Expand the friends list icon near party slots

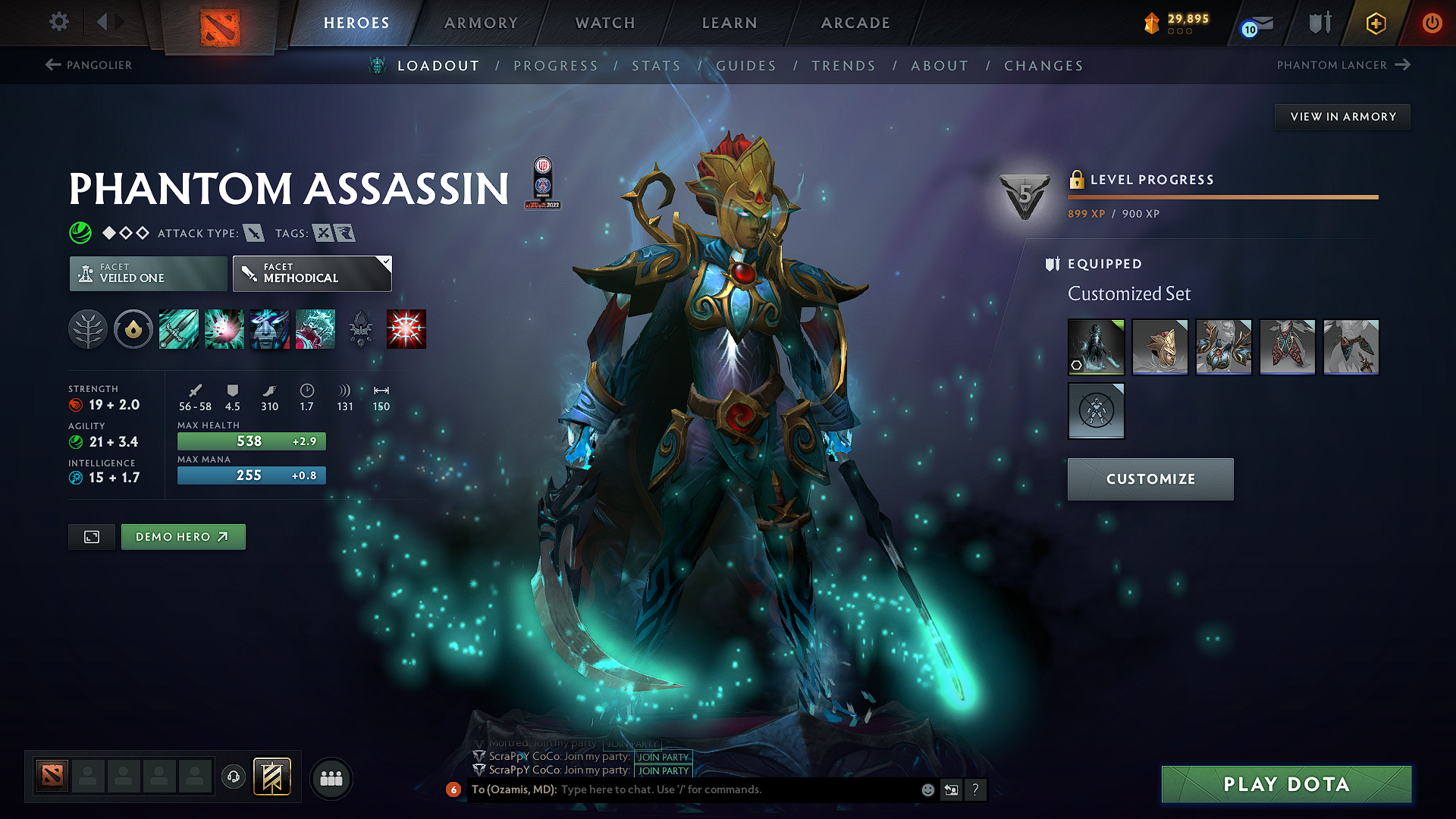tap(331, 777)
